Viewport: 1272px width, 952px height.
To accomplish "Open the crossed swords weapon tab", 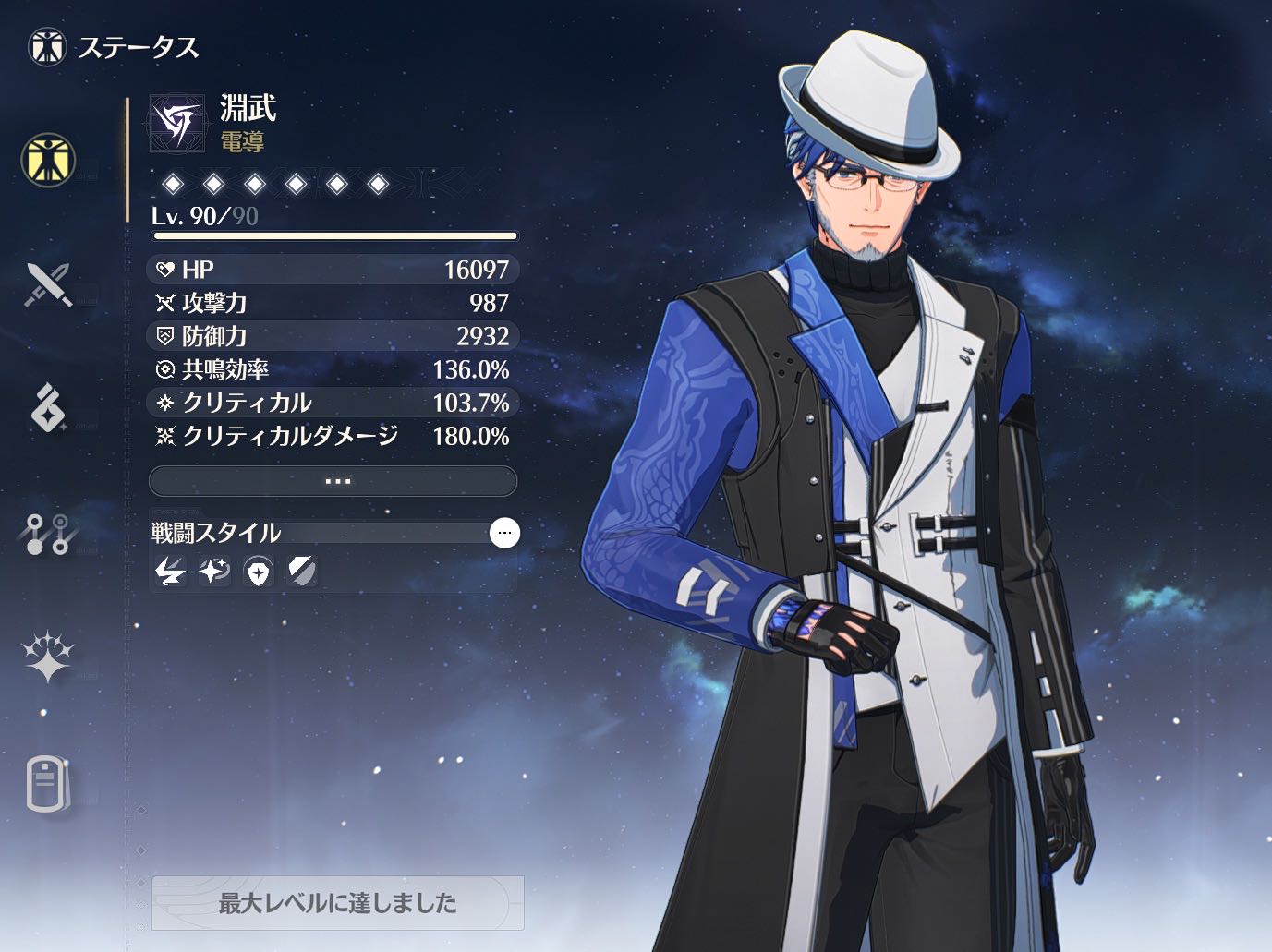I will (x=48, y=284).
